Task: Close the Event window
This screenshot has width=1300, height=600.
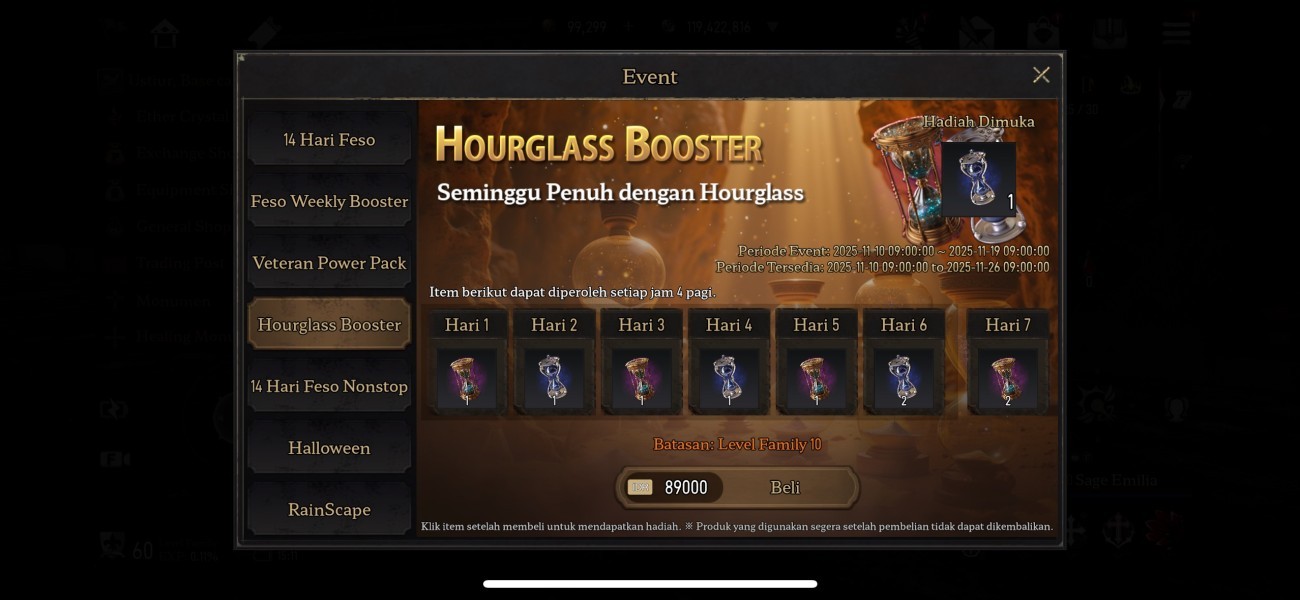Action: coord(1041,75)
